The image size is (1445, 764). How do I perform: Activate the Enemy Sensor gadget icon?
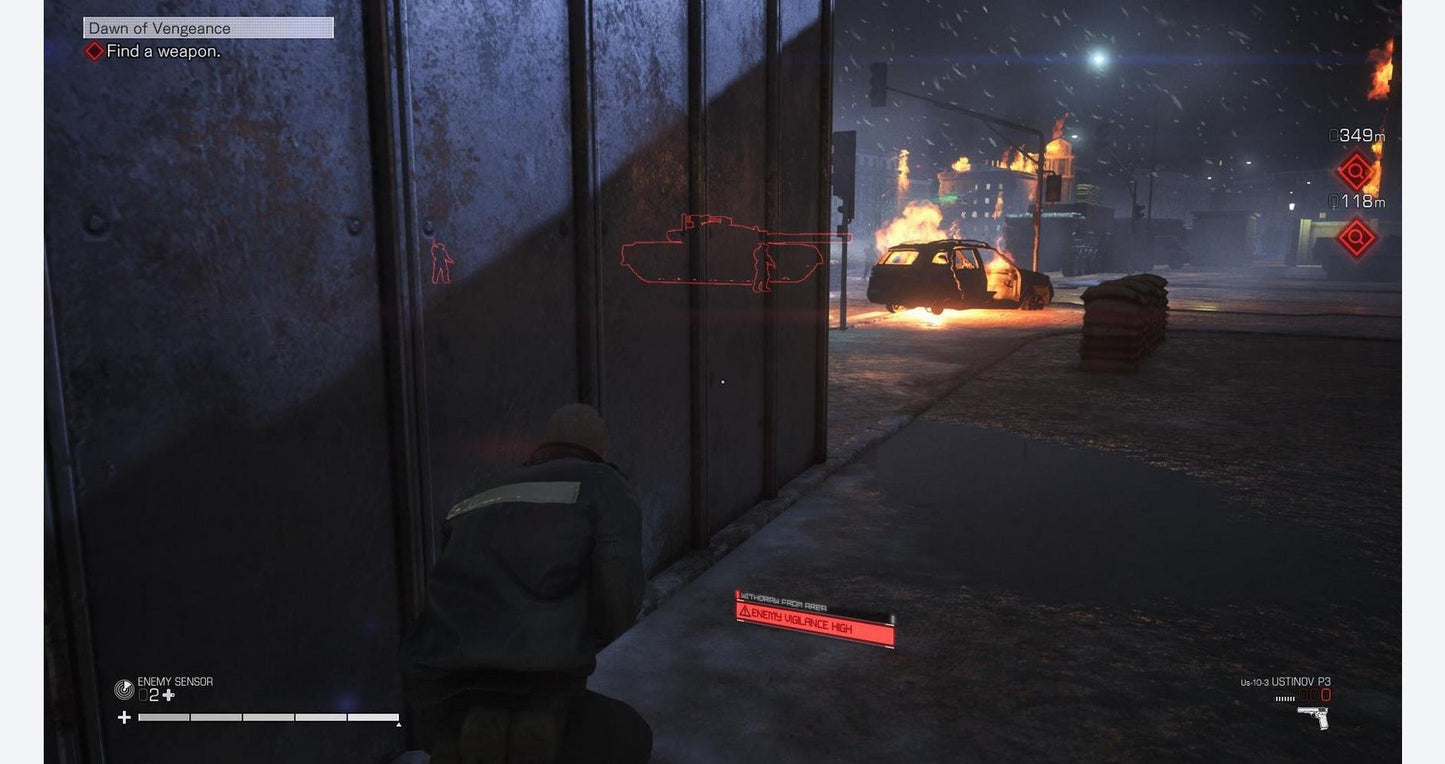click(x=124, y=689)
